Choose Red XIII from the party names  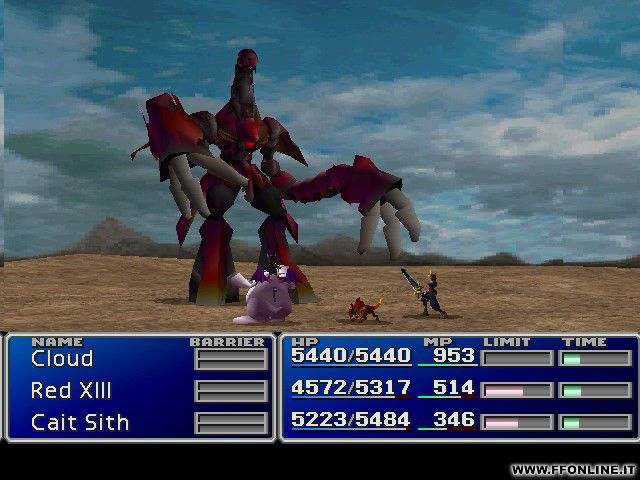coord(71,391)
